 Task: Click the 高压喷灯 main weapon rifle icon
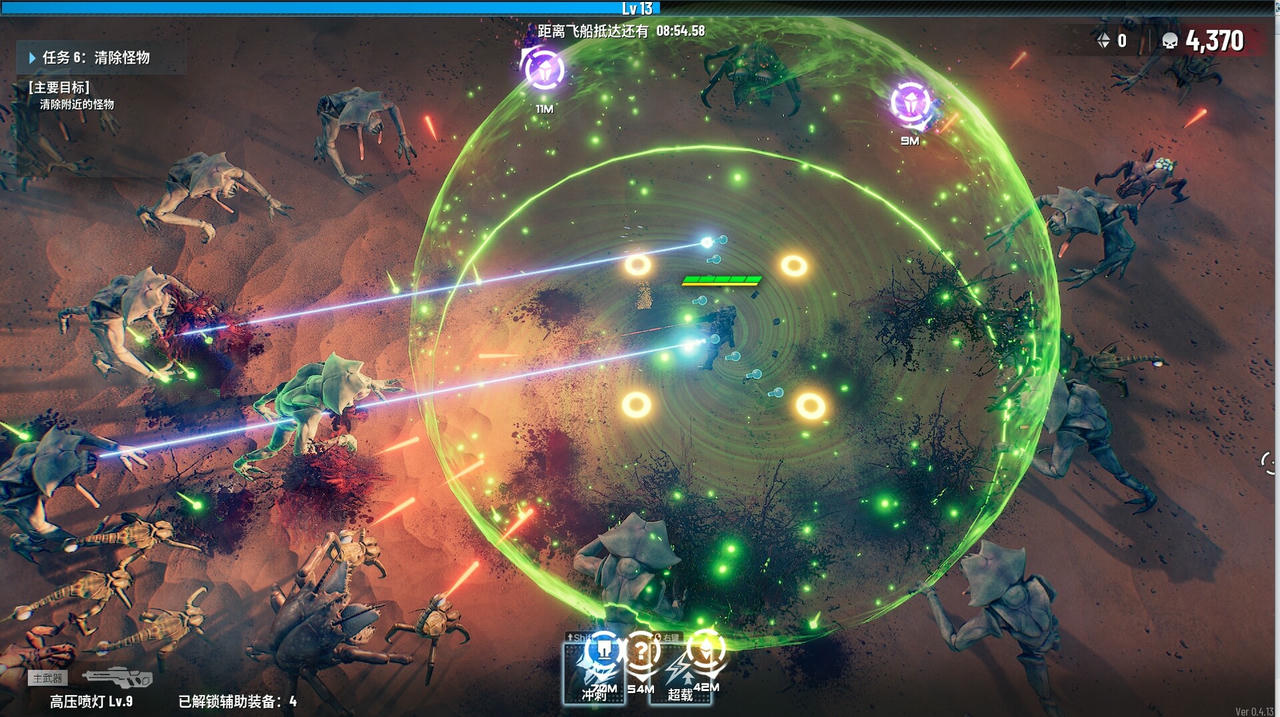pyautogui.click(x=118, y=677)
